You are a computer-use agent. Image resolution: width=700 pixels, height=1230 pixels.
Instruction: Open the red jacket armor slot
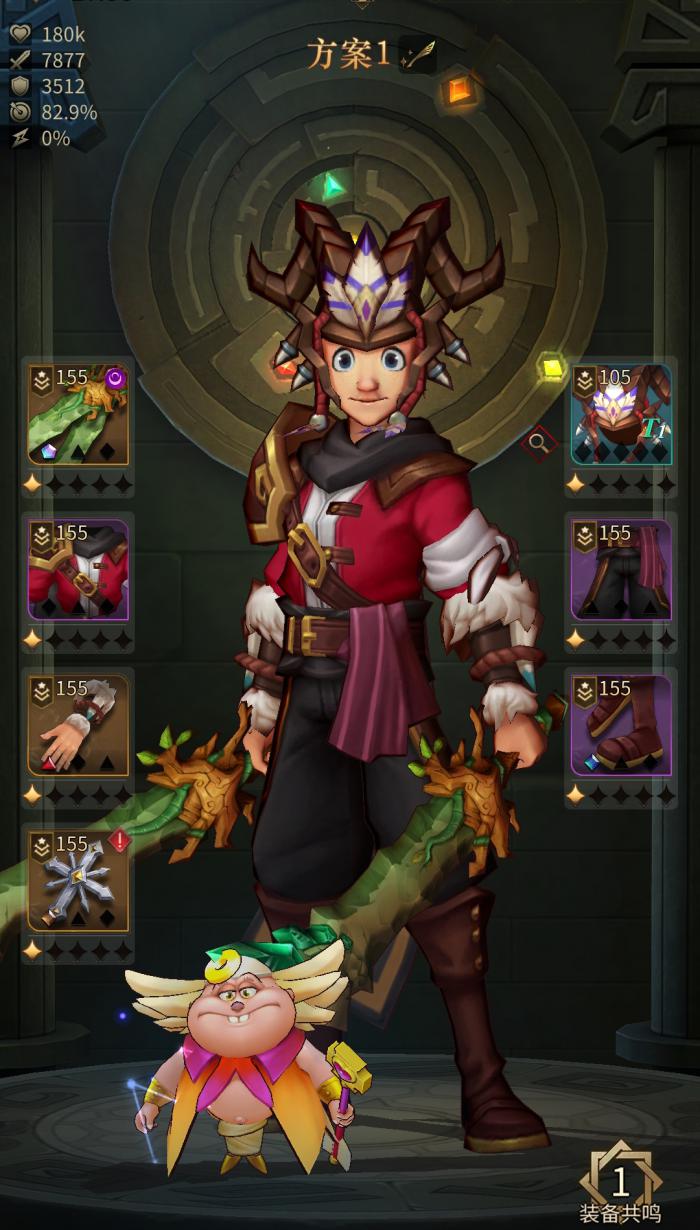tap(79, 569)
